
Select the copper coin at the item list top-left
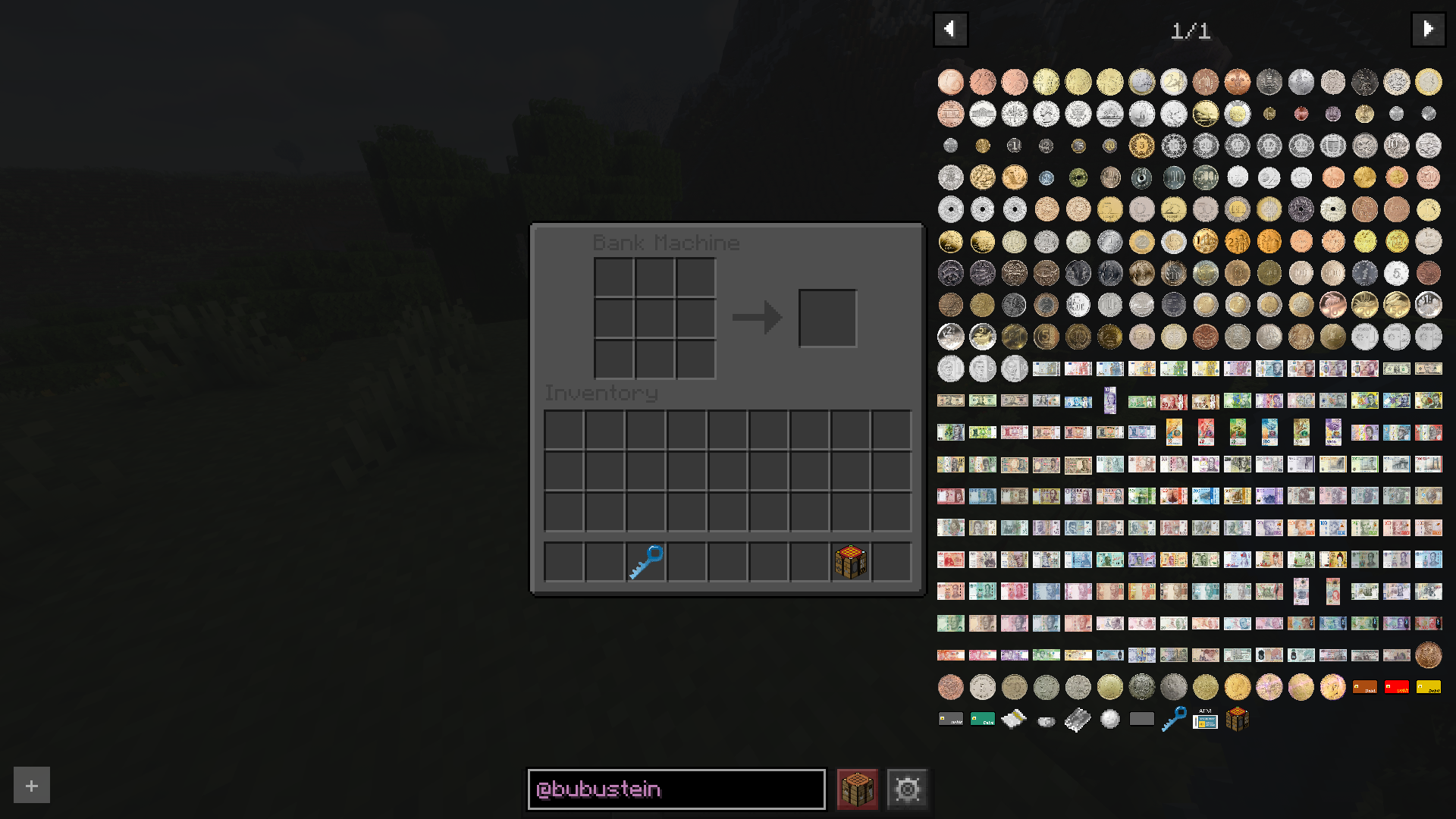(950, 81)
